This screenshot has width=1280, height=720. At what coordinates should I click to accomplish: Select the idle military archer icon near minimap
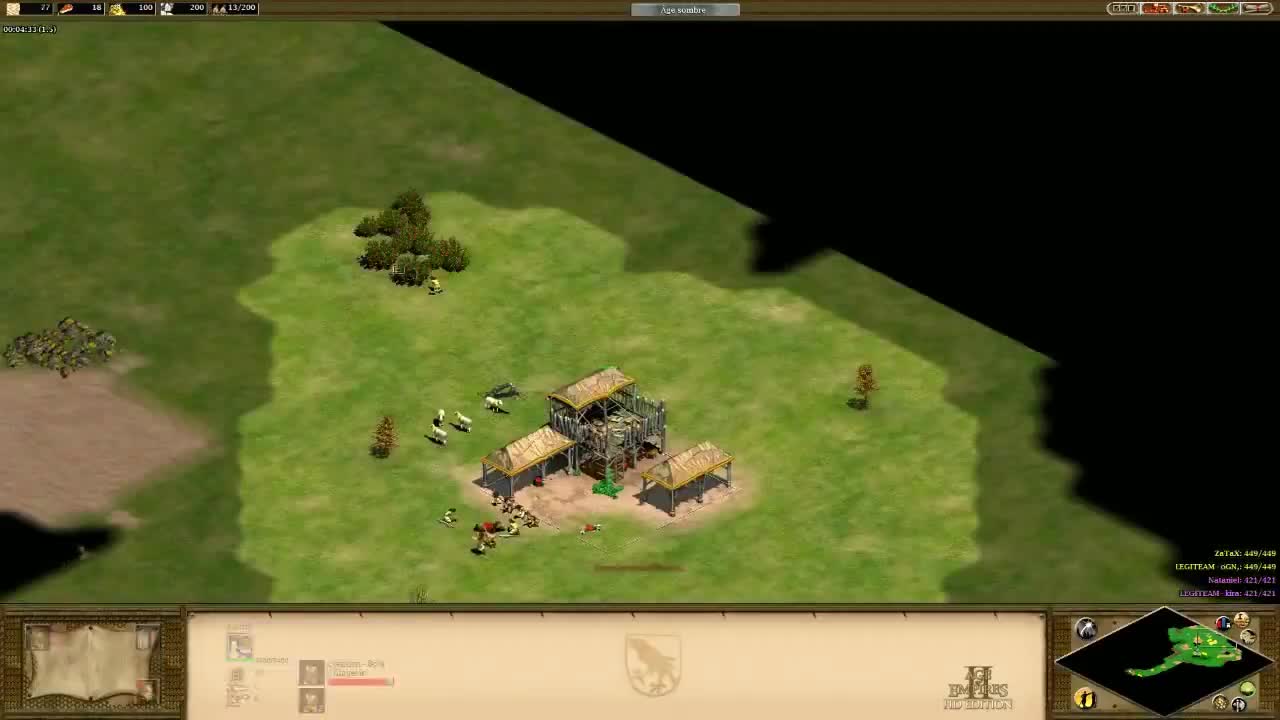1085,700
